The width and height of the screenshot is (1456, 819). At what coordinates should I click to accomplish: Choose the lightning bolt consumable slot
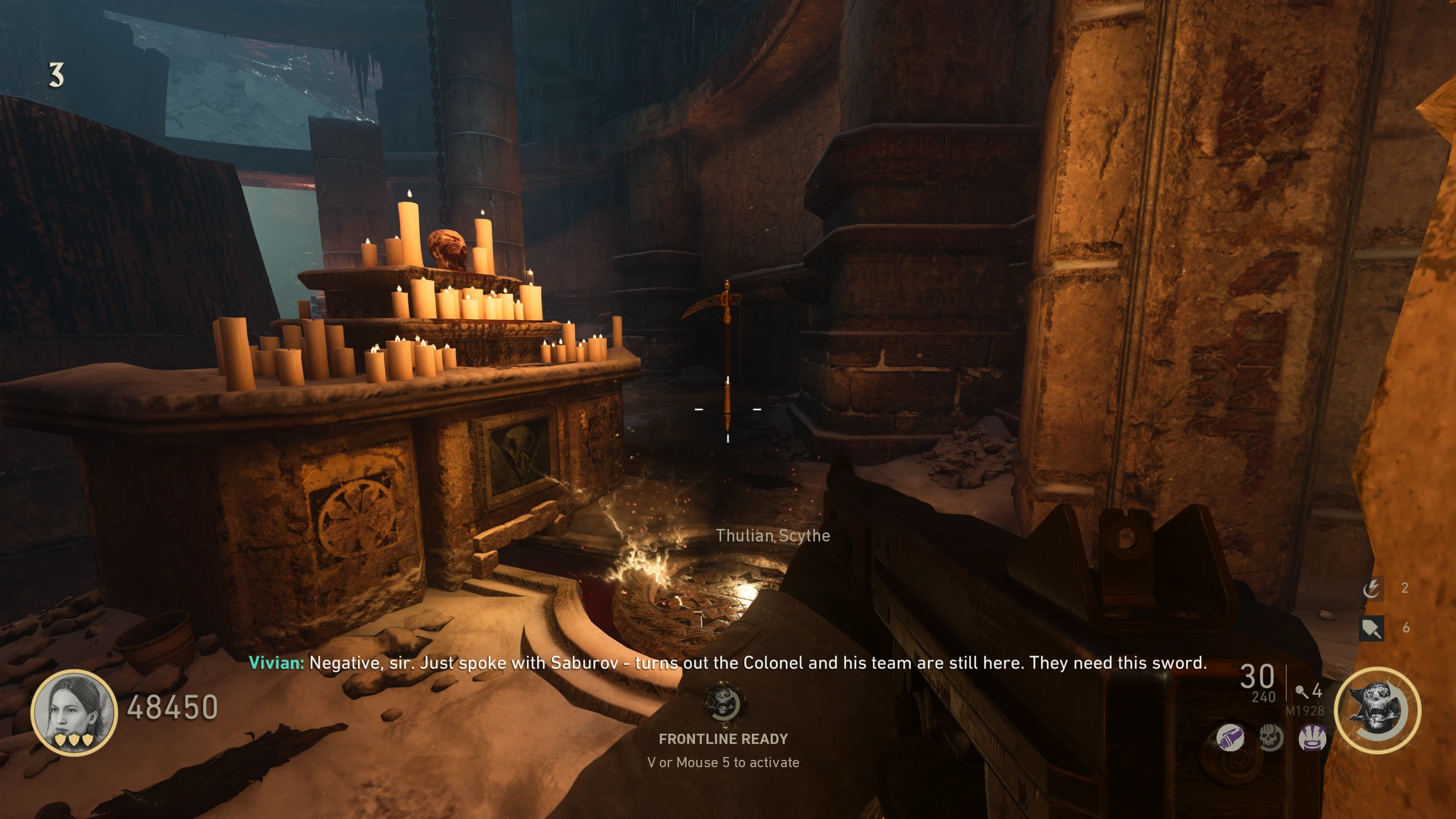pyautogui.click(x=1371, y=588)
